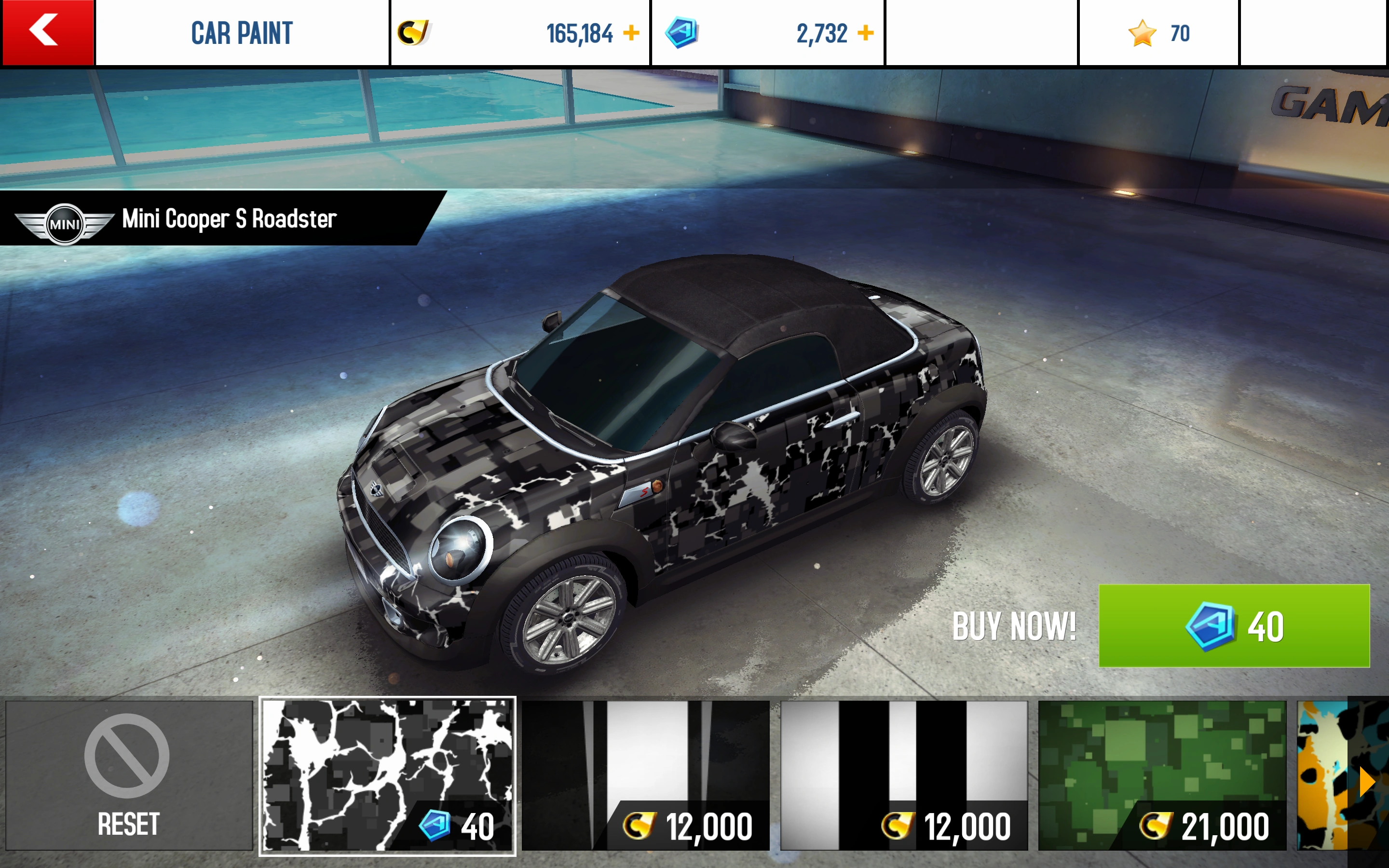Click the plus icon next to credits balance

click(x=630, y=33)
